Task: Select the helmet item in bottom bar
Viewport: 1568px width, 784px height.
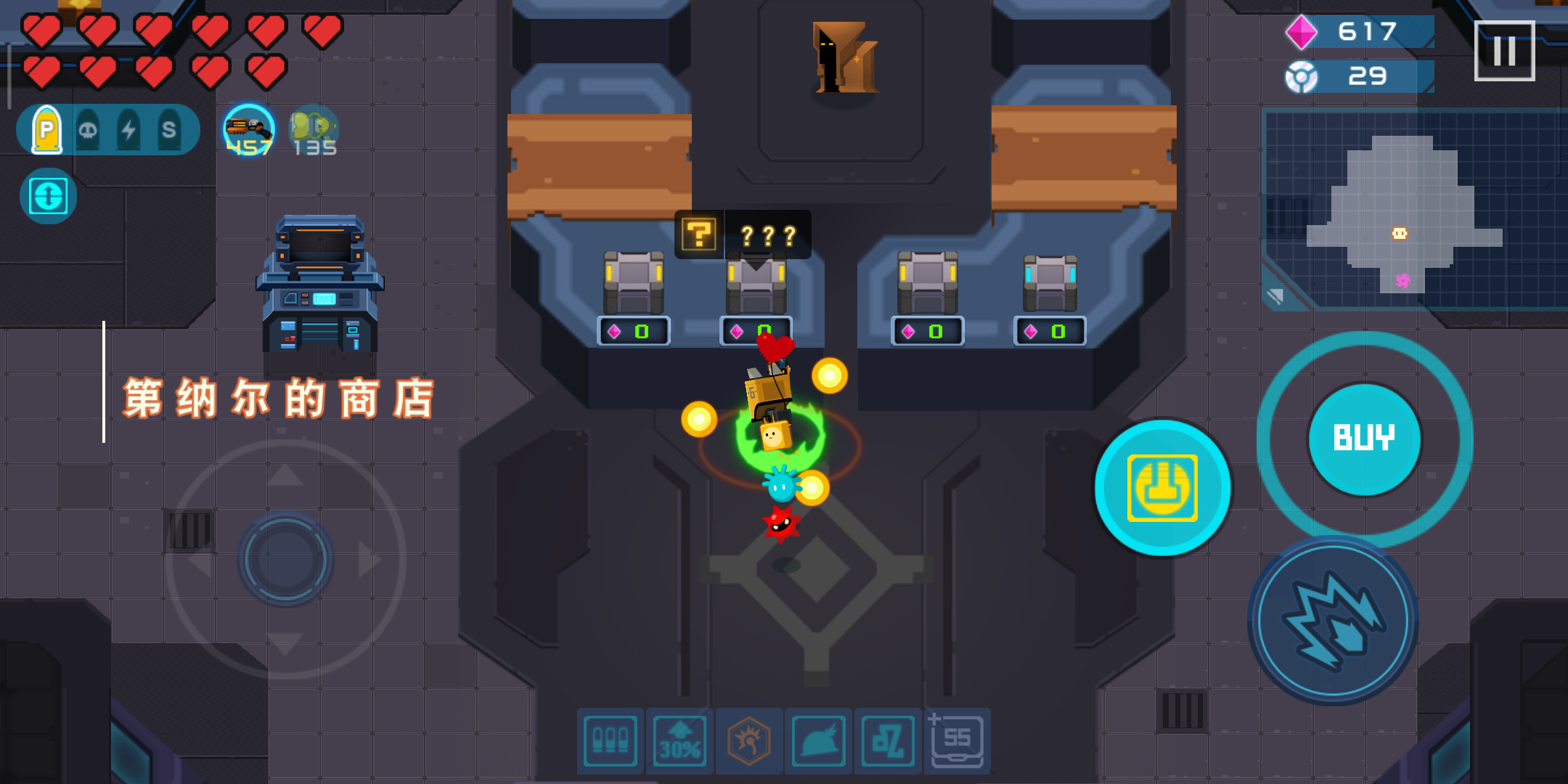Action: [x=817, y=741]
